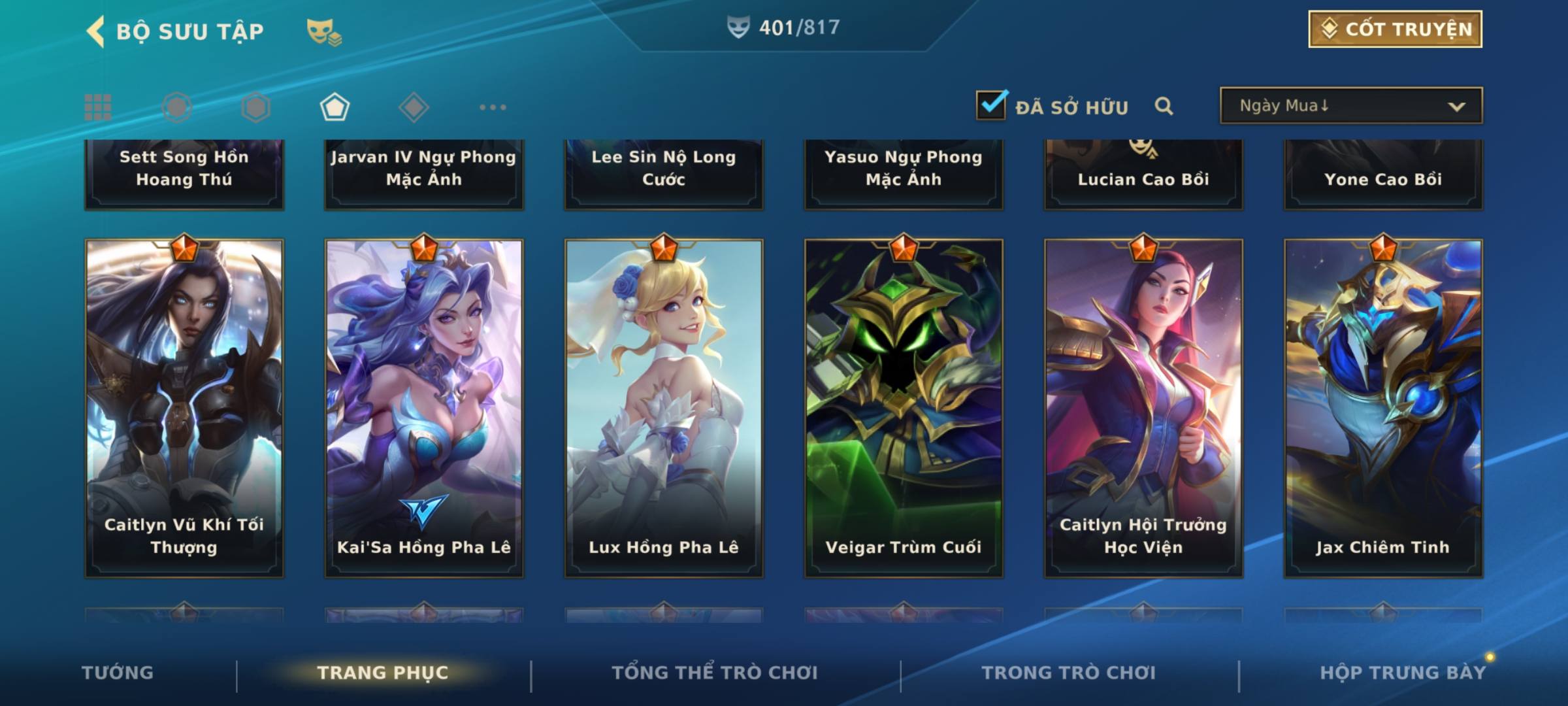Choose the pentagon rarity filter
This screenshot has width=1568, height=706.
pos(335,107)
